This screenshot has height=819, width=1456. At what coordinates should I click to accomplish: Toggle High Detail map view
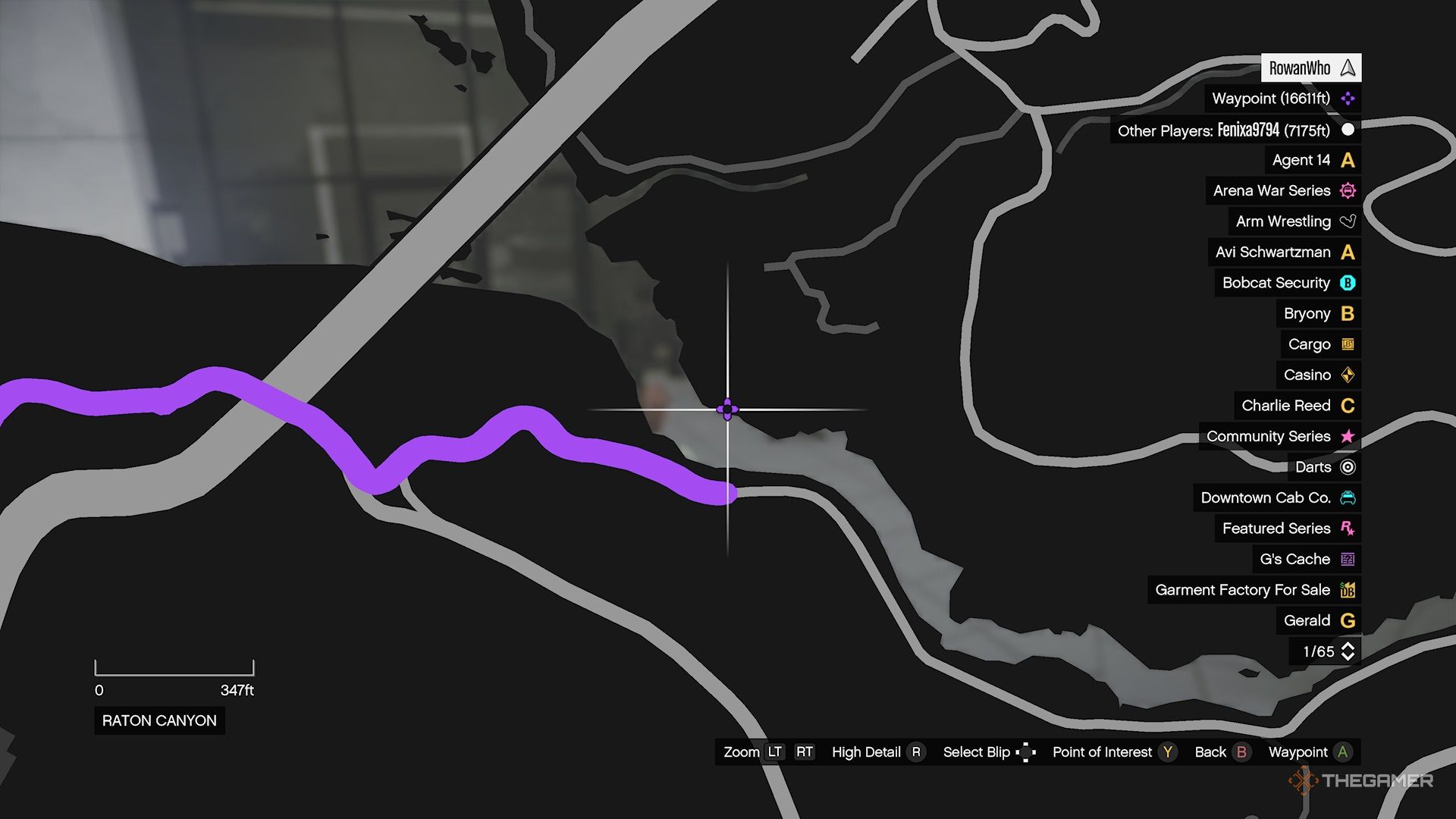(x=917, y=752)
